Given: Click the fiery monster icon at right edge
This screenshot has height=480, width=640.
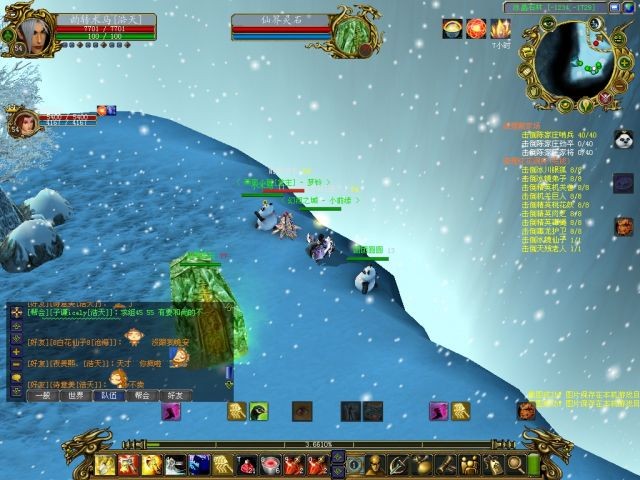Looking at the screenshot, I should [x=624, y=226].
